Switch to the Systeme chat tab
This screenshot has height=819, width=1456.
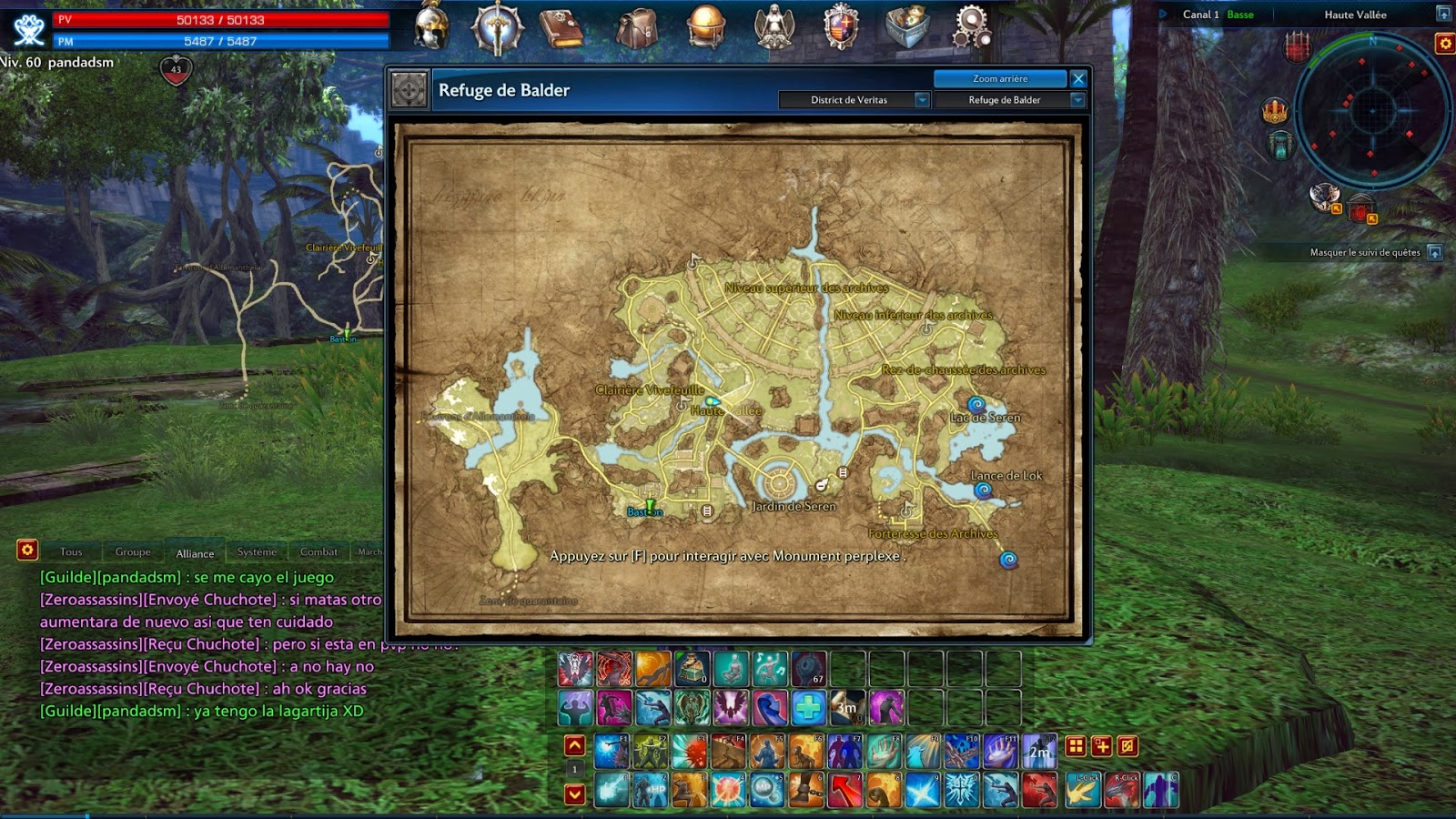(x=258, y=551)
